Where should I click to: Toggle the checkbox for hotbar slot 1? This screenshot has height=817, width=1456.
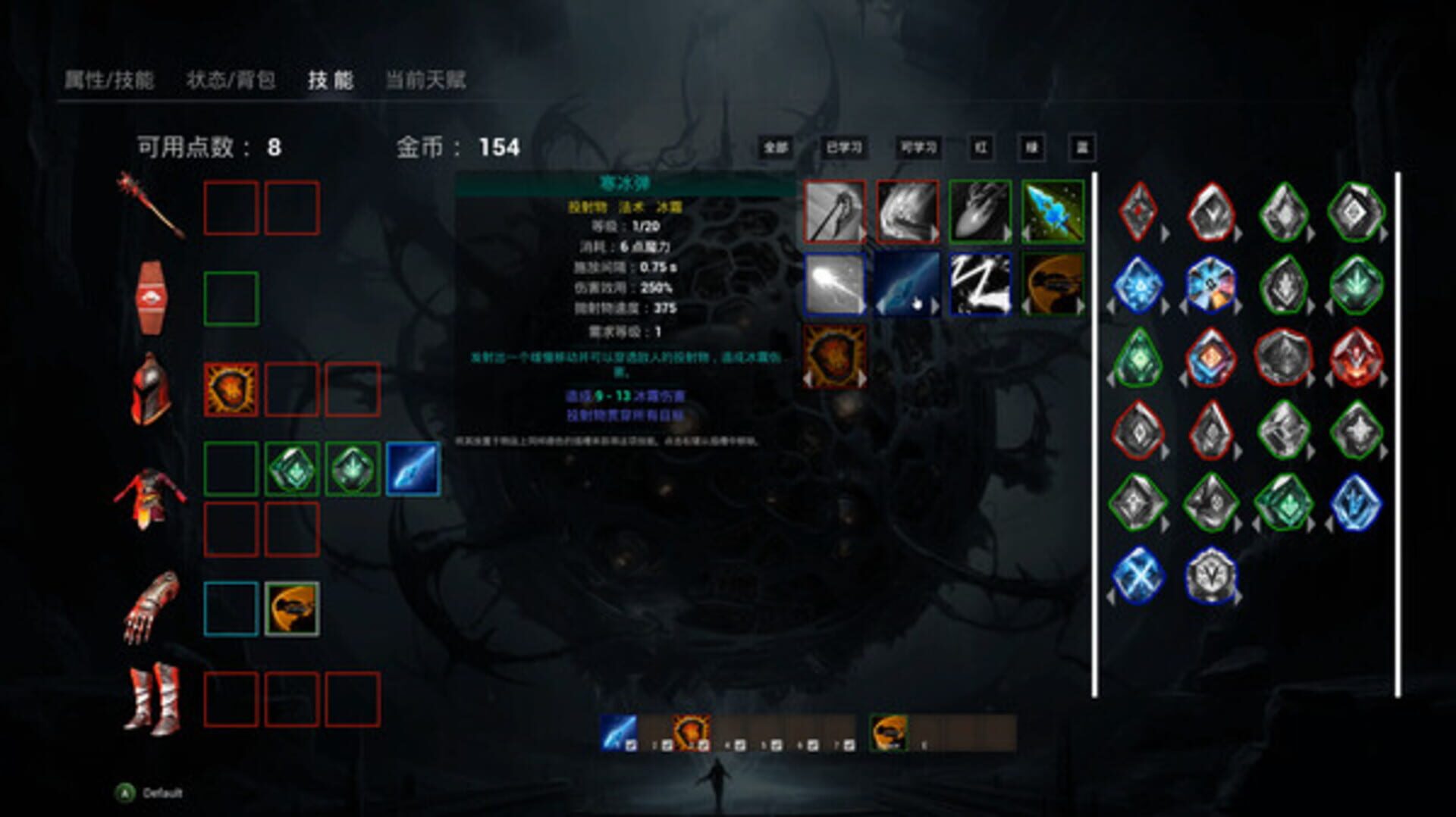(630, 744)
